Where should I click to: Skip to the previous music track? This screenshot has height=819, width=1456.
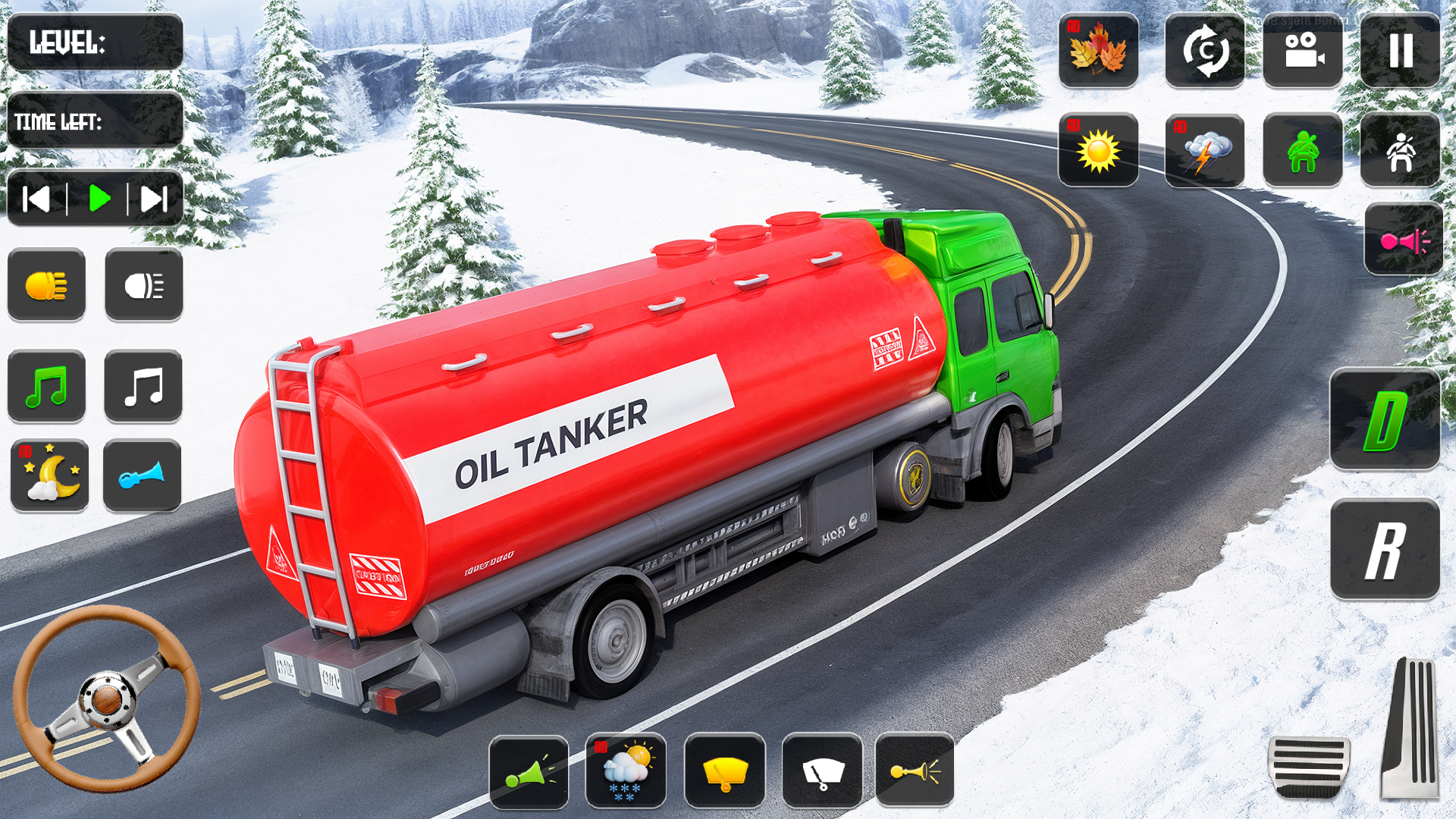click(36, 199)
